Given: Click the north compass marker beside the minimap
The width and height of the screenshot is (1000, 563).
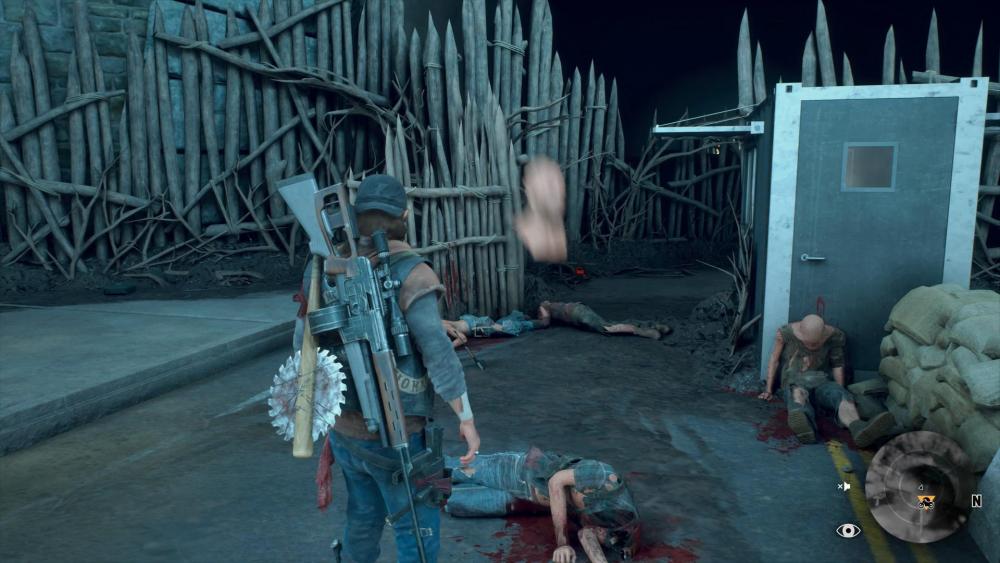Looking at the screenshot, I should click(976, 501).
